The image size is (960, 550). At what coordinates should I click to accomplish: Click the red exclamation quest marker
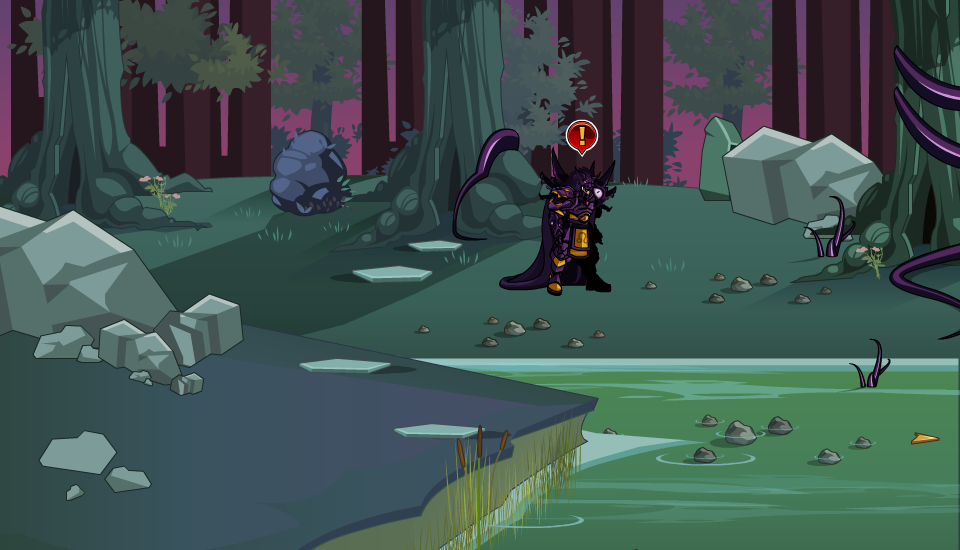click(581, 136)
